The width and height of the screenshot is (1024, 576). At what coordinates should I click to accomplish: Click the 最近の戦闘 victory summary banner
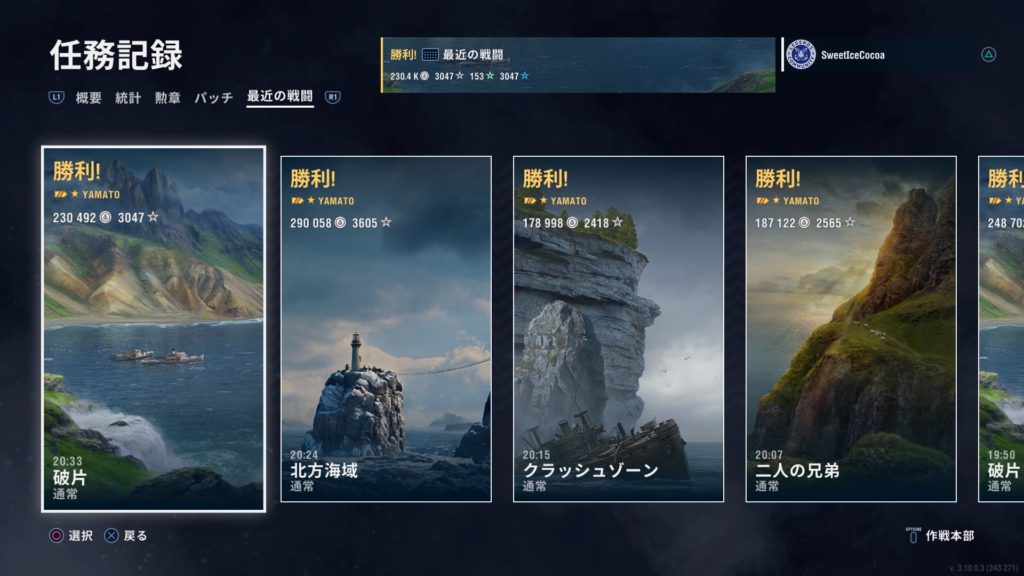(578, 65)
